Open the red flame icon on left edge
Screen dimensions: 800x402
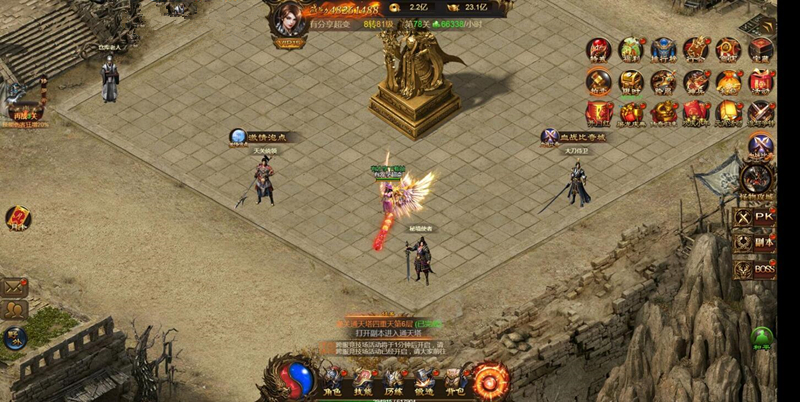click(x=17, y=218)
